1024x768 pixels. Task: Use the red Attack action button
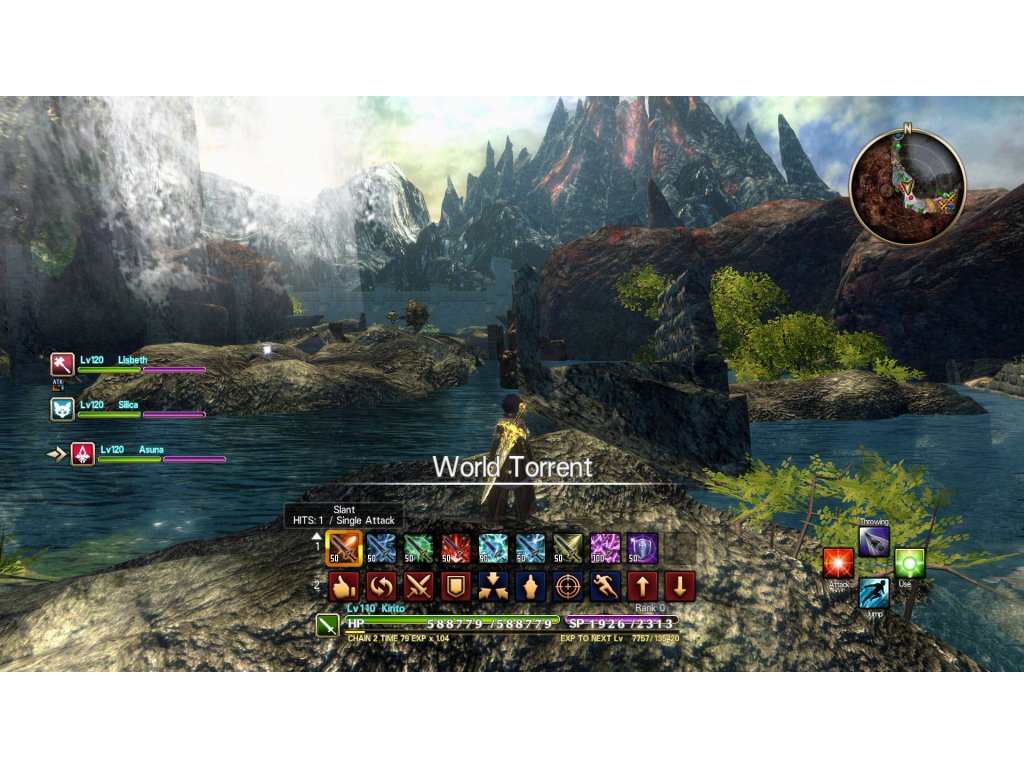[x=838, y=563]
